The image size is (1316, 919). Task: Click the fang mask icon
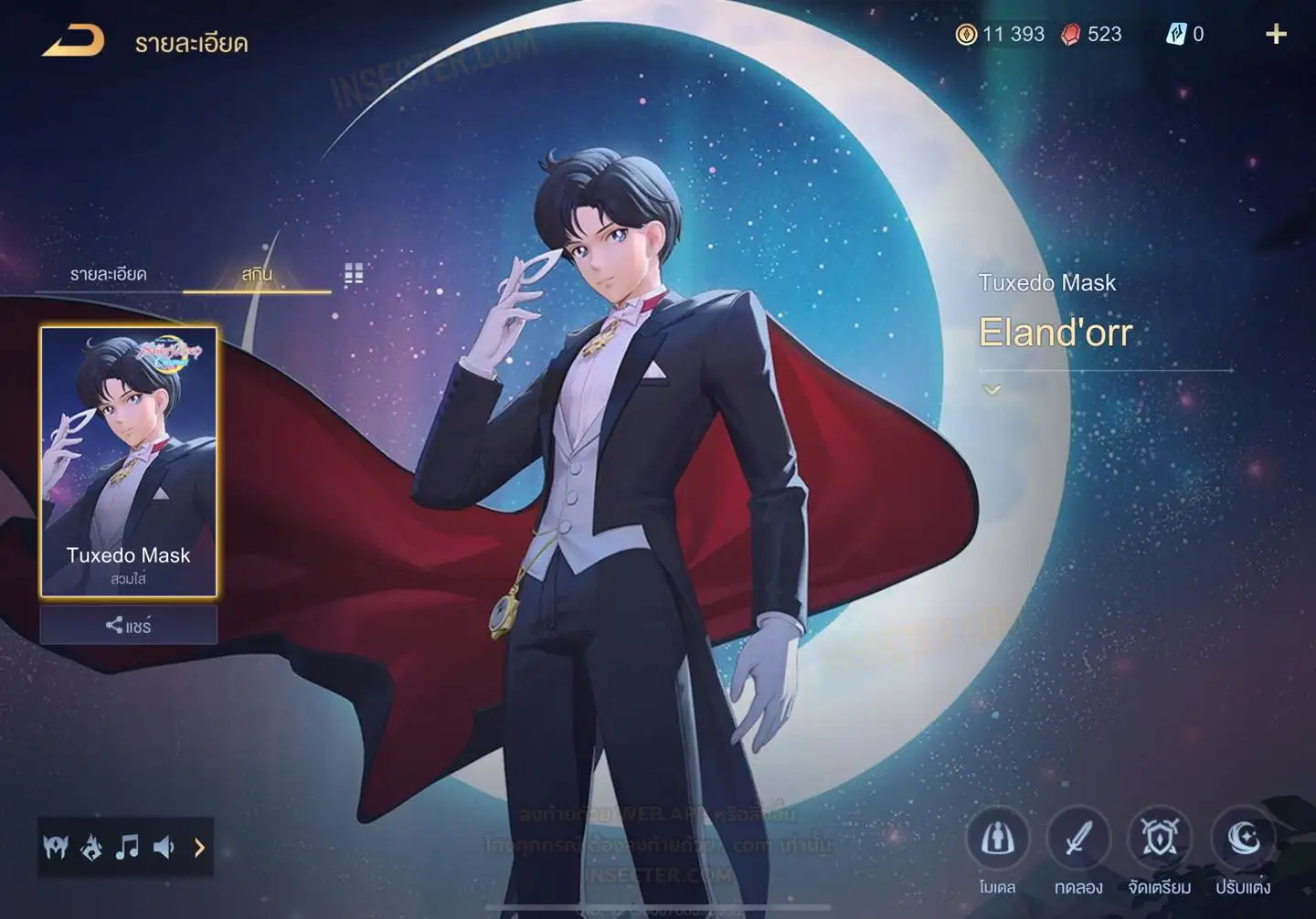click(56, 848)
